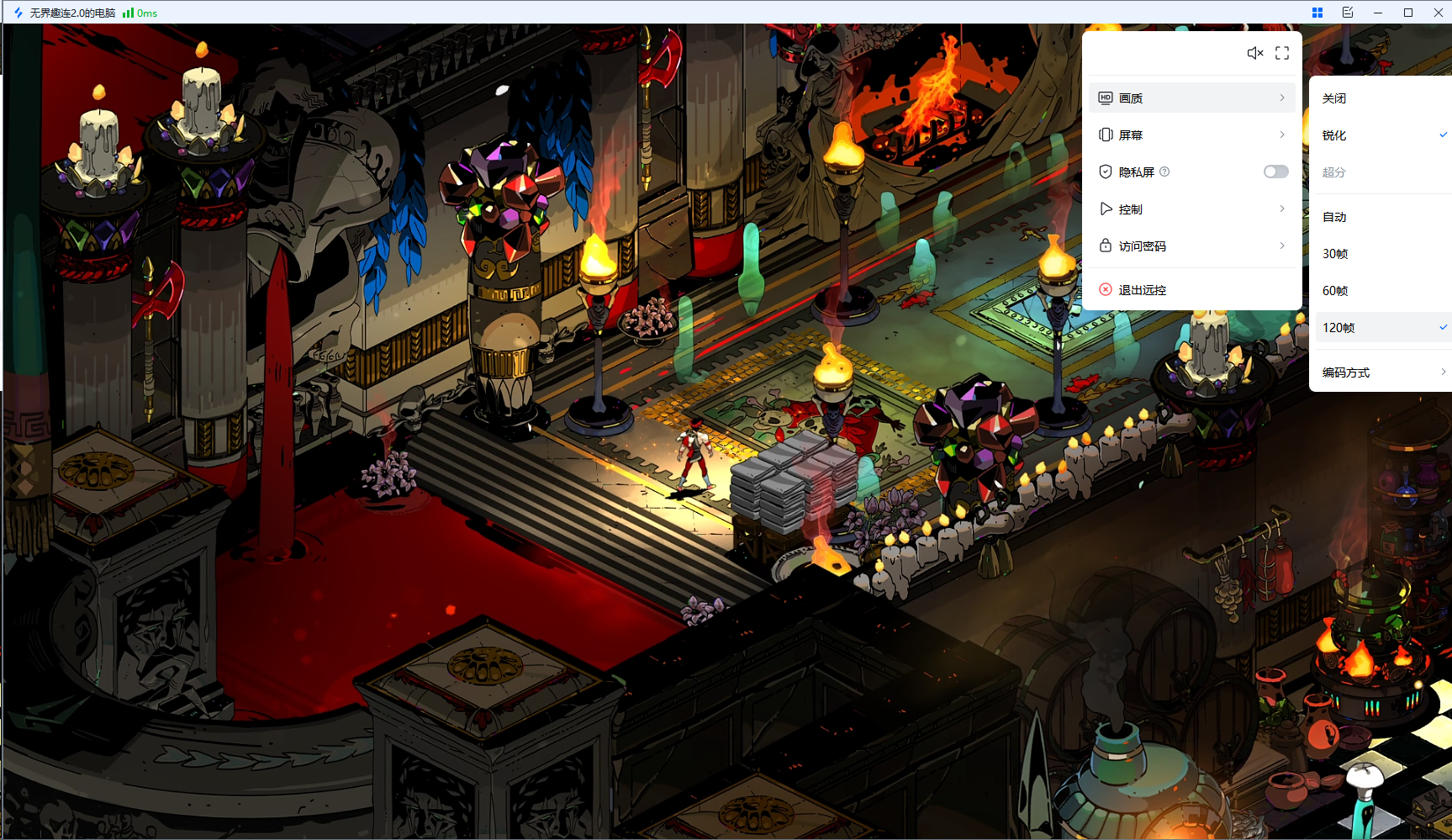
Task: Close the remote desktop window
Action: coord(1438,13)
